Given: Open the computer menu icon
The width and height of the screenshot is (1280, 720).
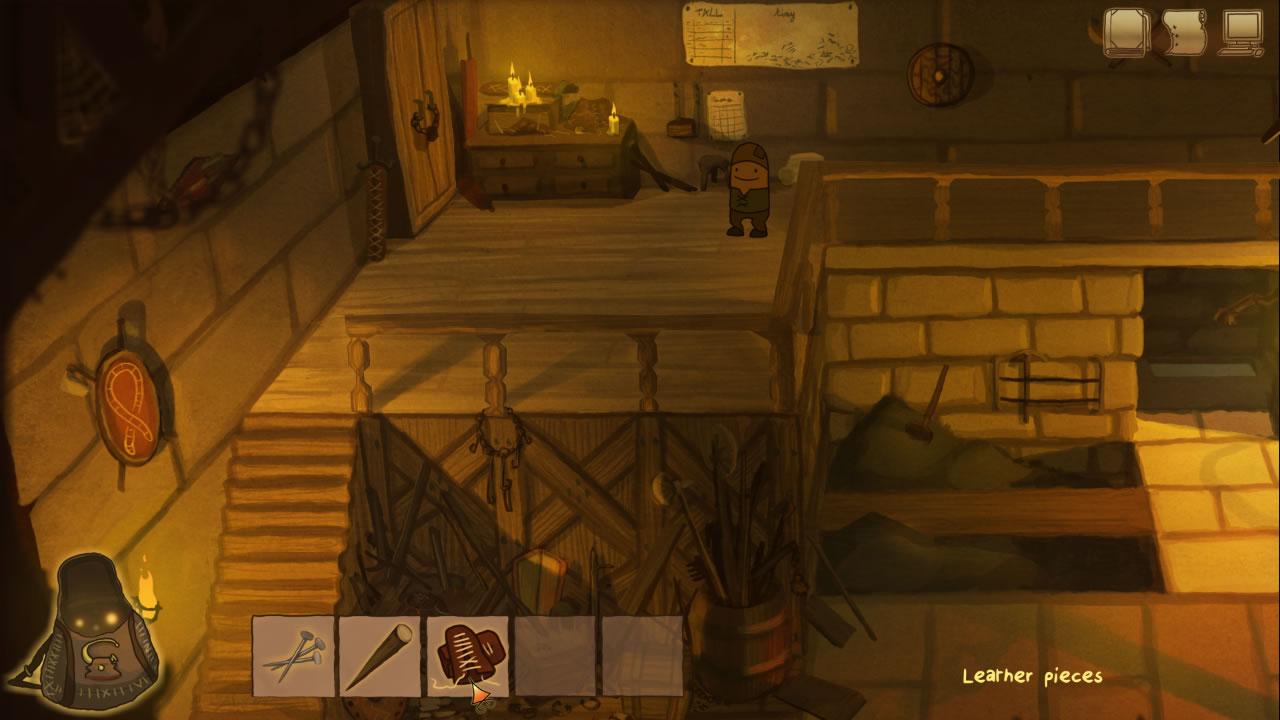Looking at the screenshot, I should (x=1242, y=34).
